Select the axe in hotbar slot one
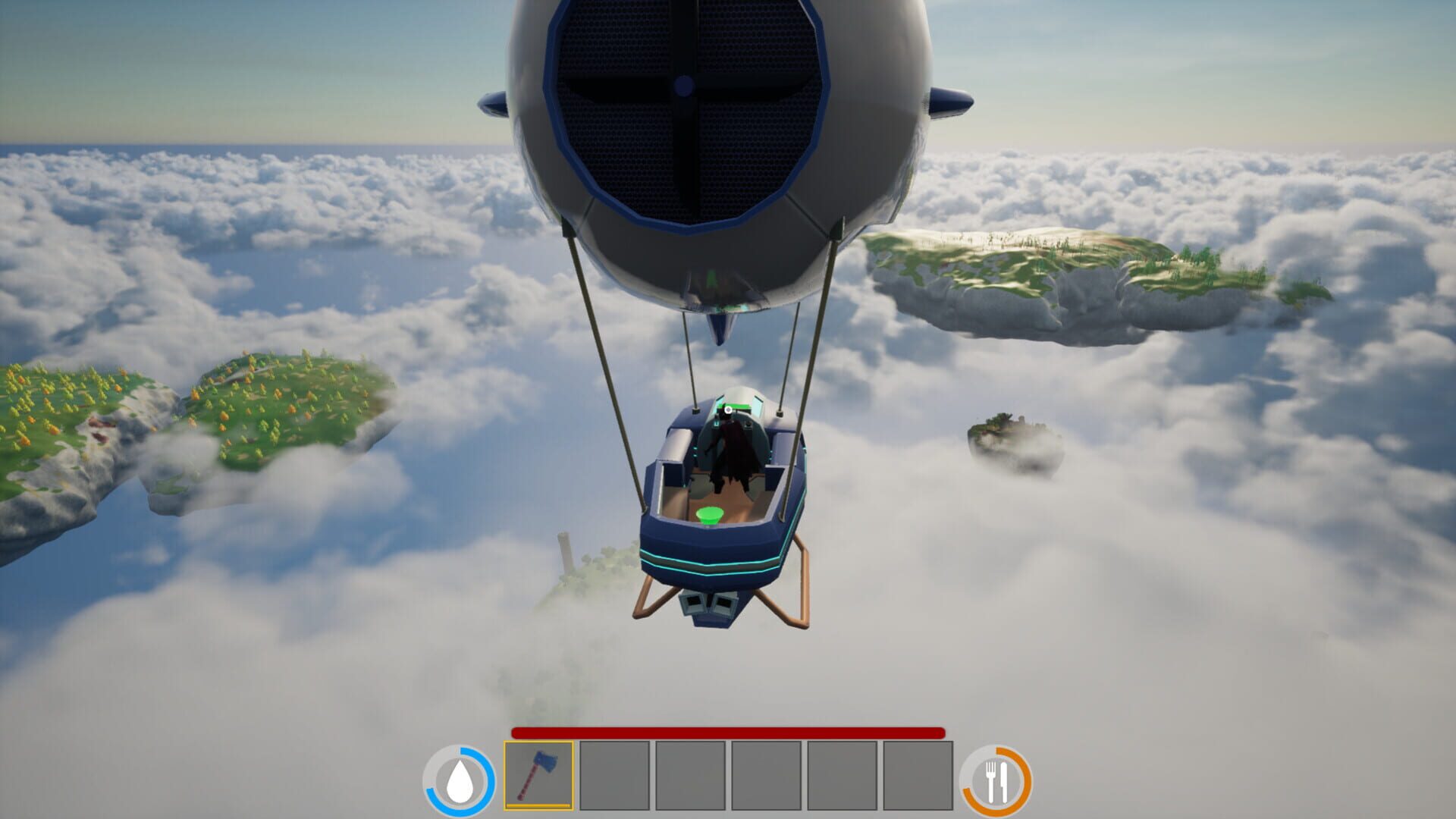 pos(540,775)
